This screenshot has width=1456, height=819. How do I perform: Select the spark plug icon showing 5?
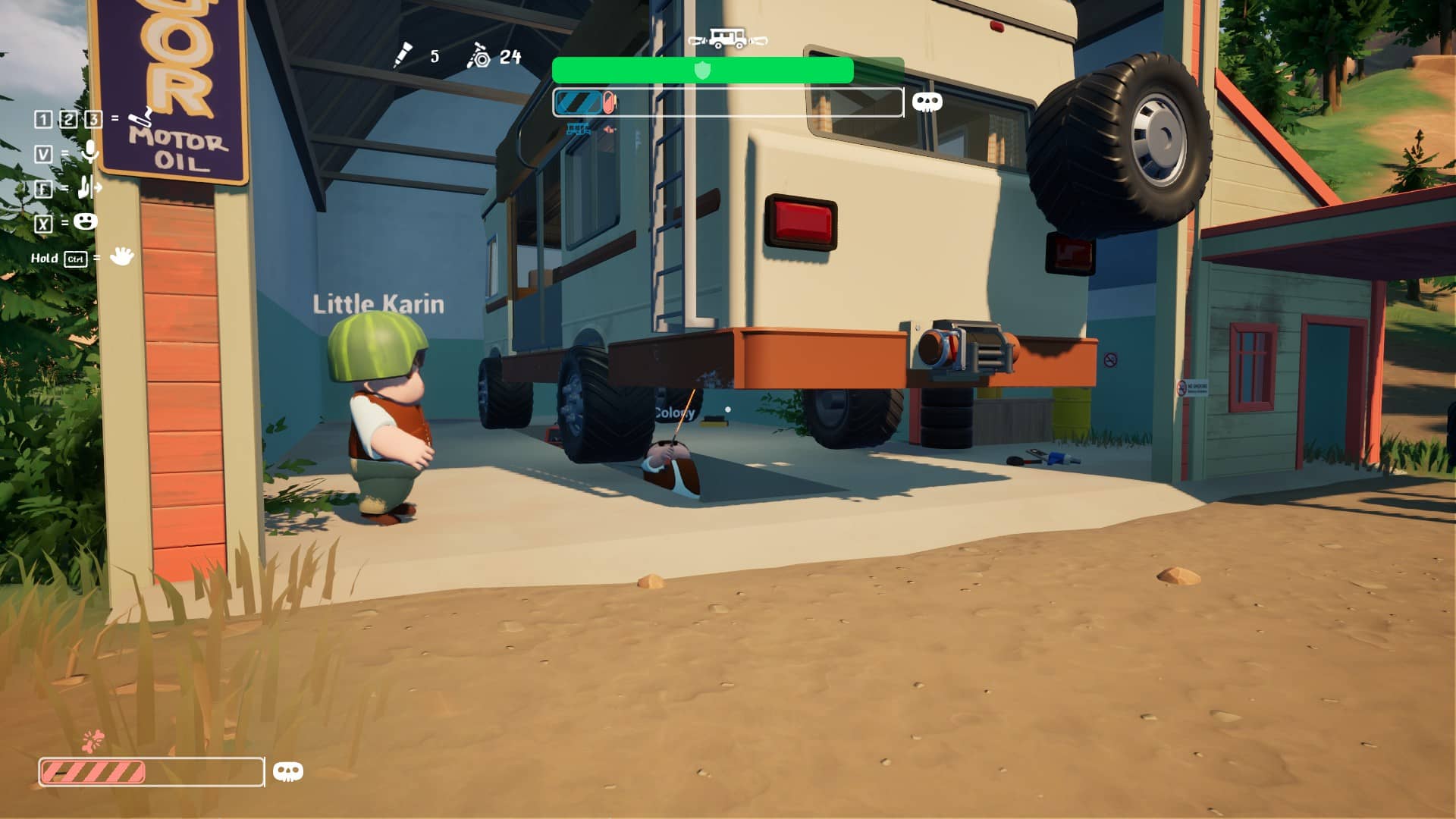403,55
